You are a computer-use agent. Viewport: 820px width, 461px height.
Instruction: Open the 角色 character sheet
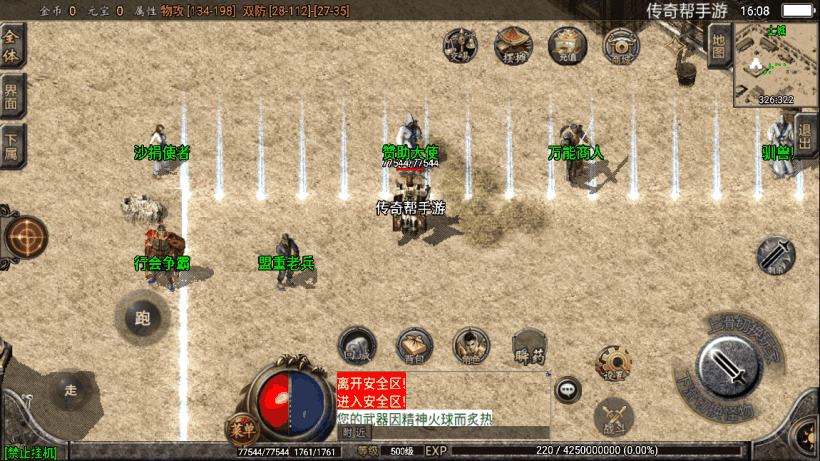(471, 347)
